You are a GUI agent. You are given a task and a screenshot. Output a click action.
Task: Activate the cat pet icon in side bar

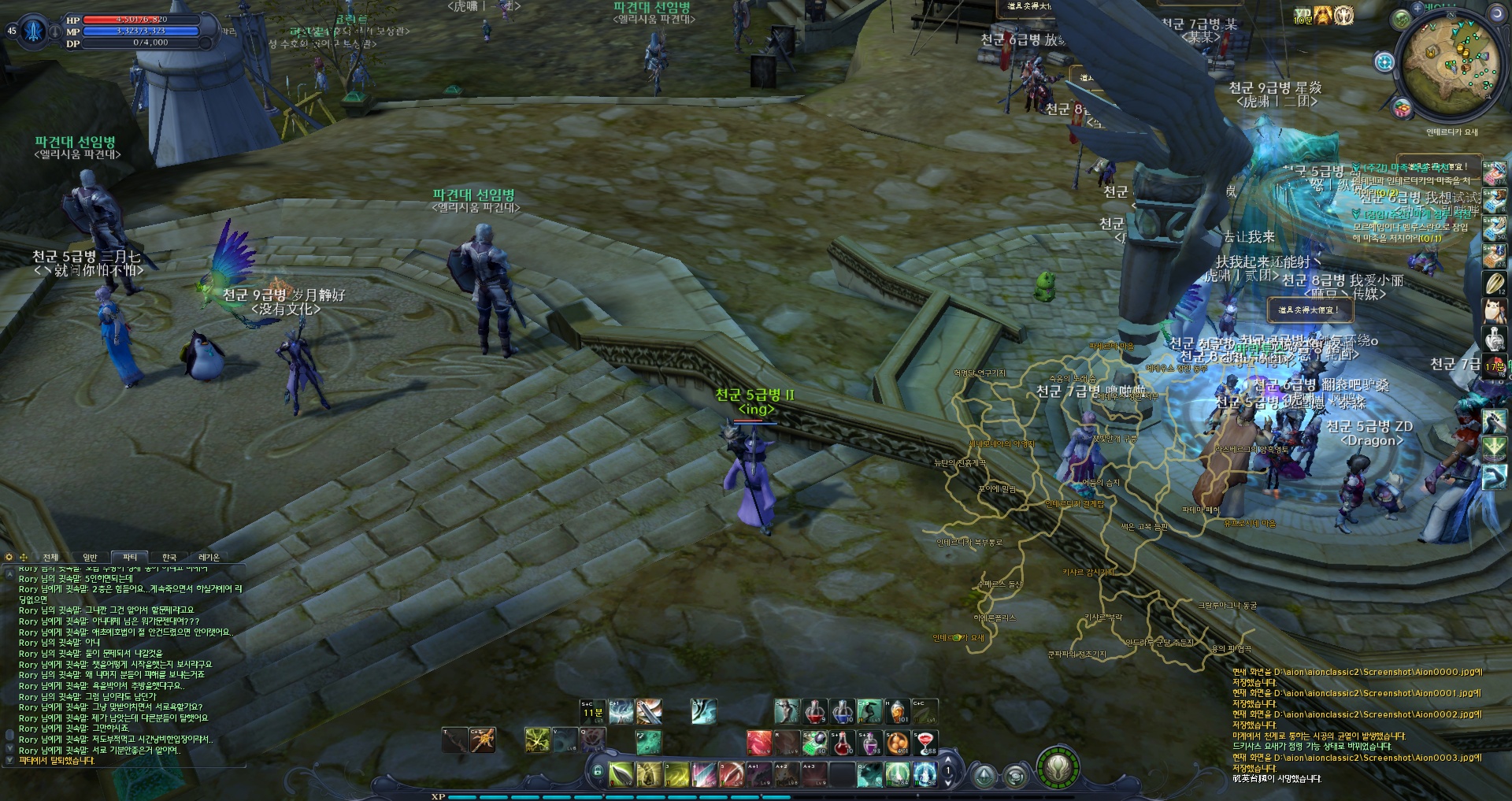point(1494,310)
